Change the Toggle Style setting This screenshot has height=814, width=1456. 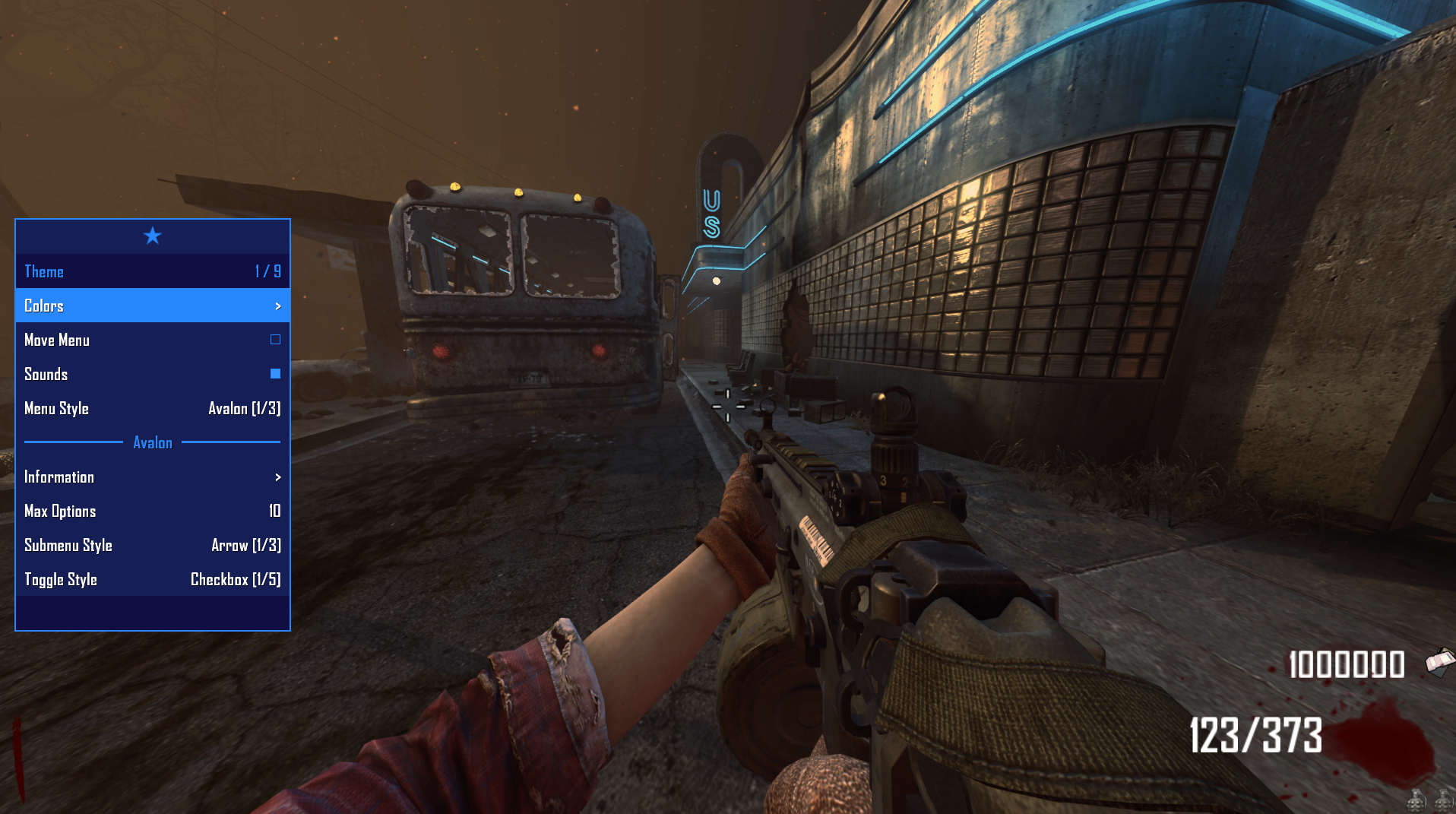[x=152, y=579]
